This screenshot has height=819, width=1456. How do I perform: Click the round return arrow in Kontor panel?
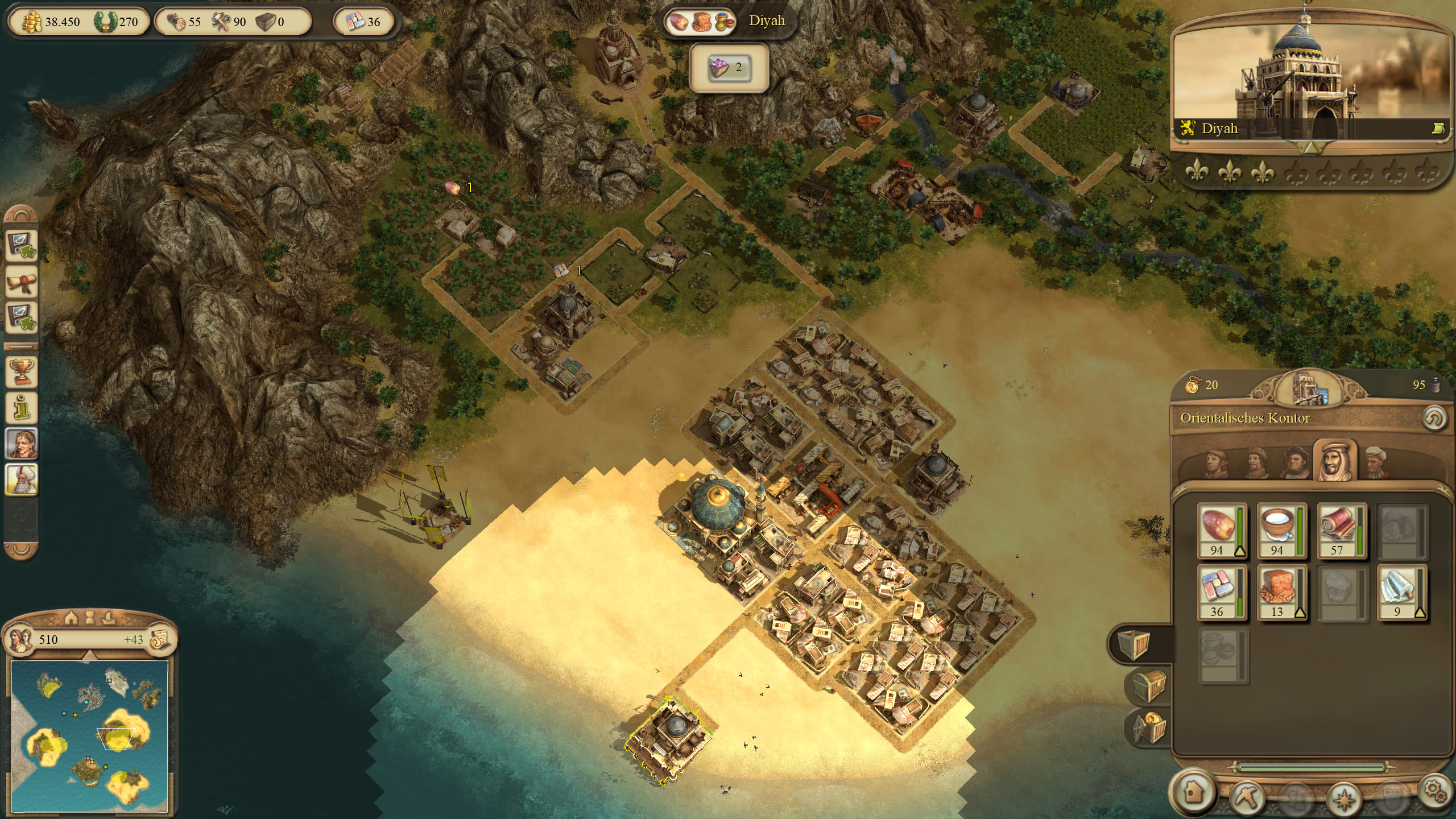(x=1433, y=419)
